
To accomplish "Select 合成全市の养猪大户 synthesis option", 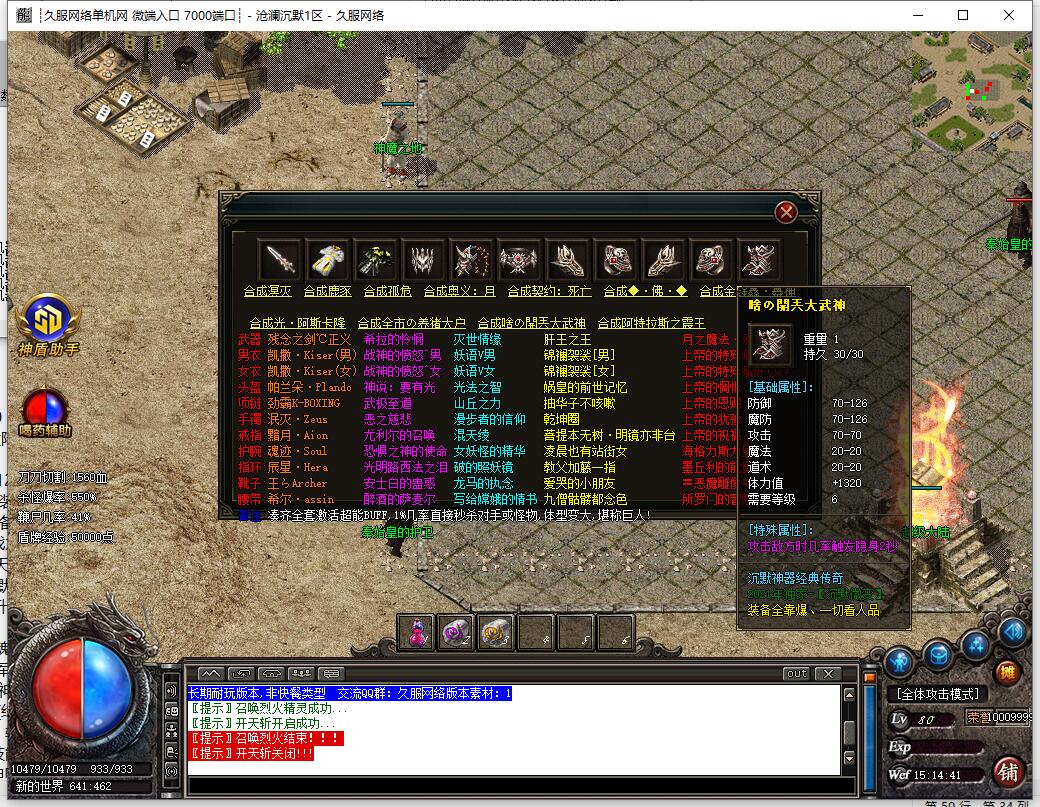I will tap(411, 323).
